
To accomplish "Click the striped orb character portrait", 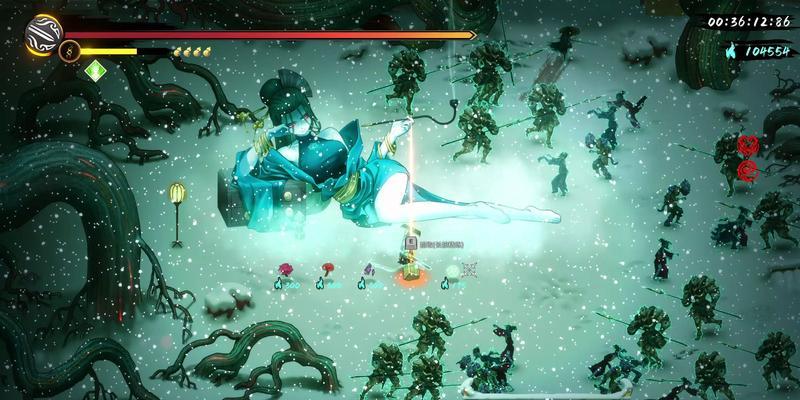I will pyautogui.click(x=46, y=33).
